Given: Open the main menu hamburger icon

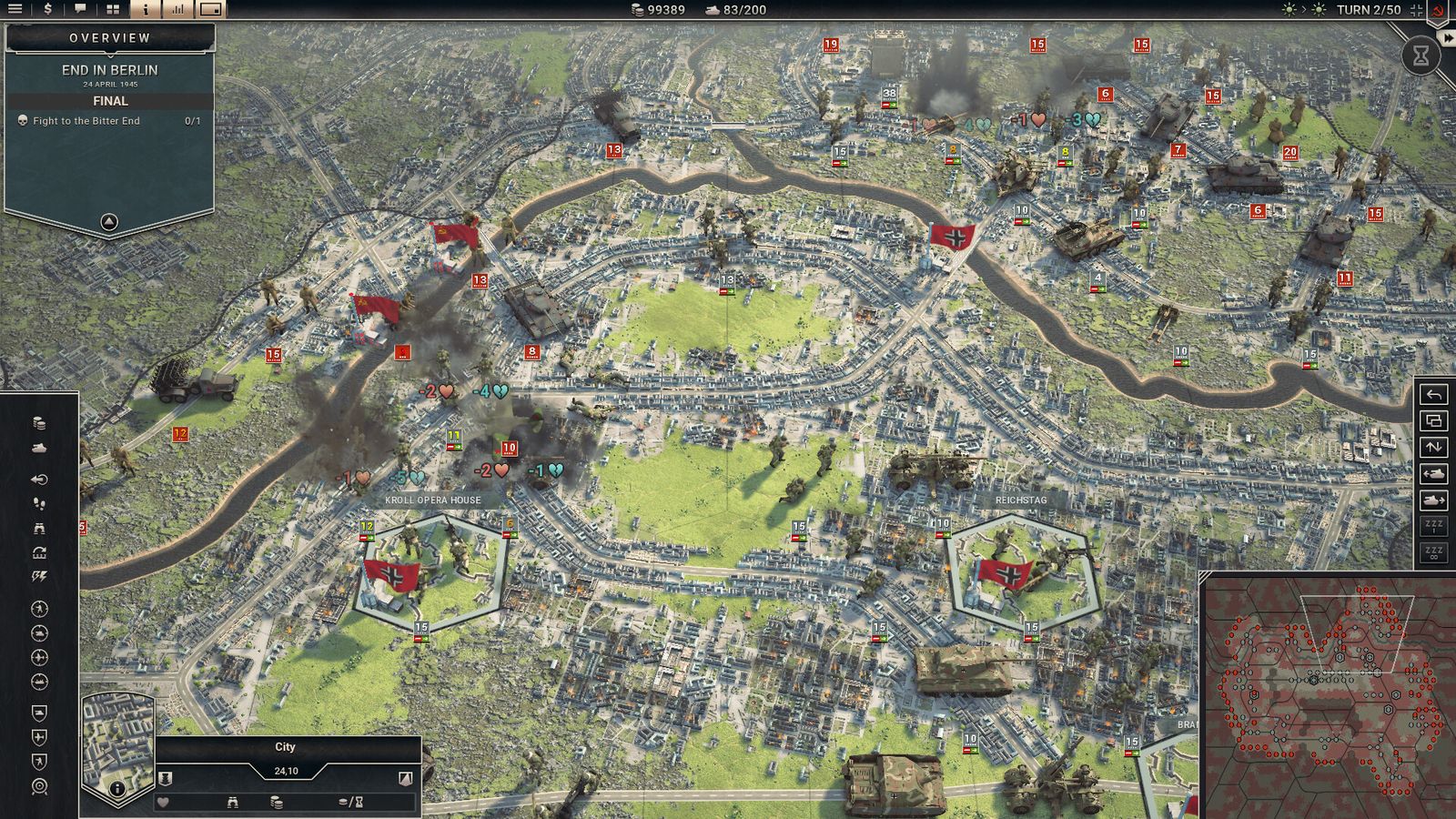Looking at the screenshot, I should (x=15, y=9).
